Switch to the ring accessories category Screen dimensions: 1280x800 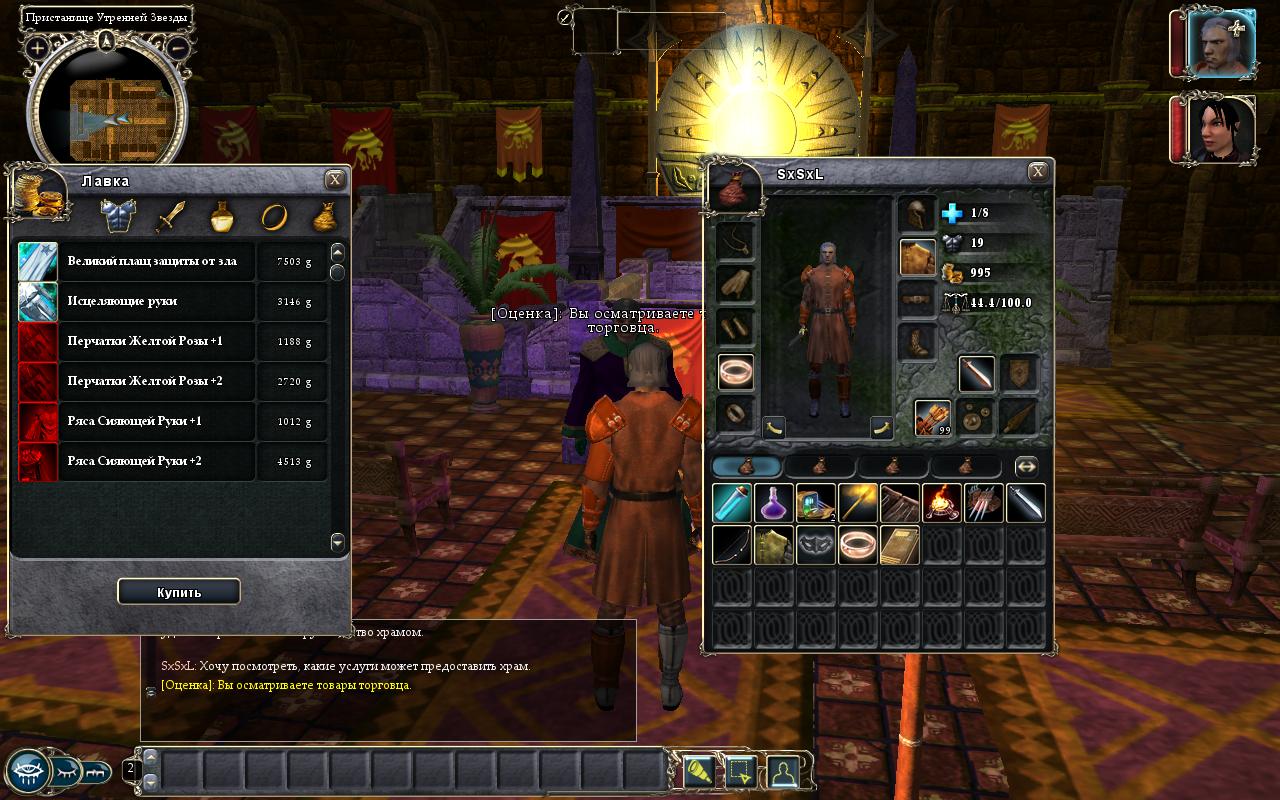273,215
